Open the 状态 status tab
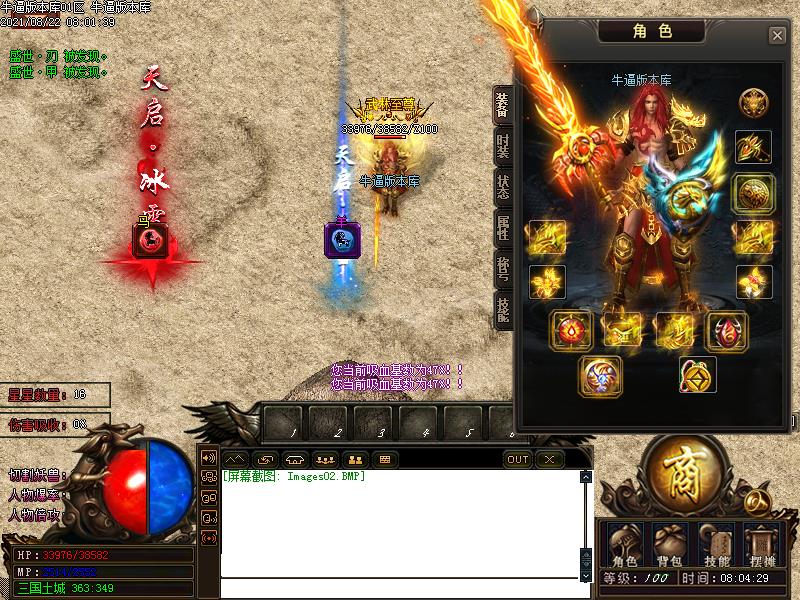This screenshot has width=800, height=600. point(503,187)
